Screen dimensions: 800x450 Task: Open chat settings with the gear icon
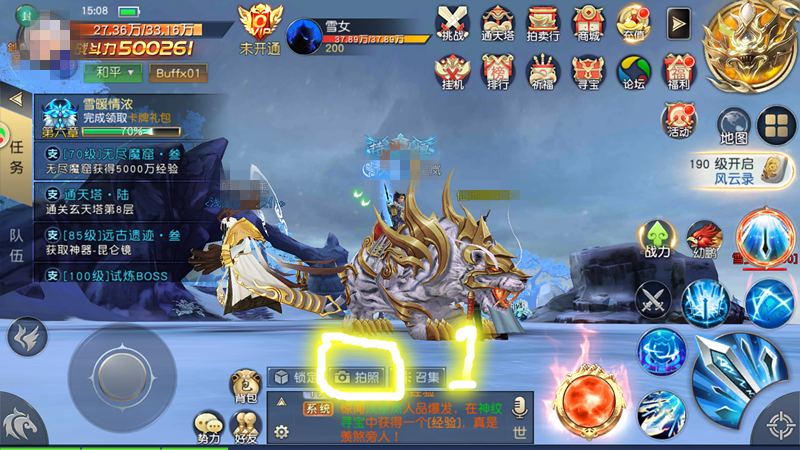click(281, 432)
